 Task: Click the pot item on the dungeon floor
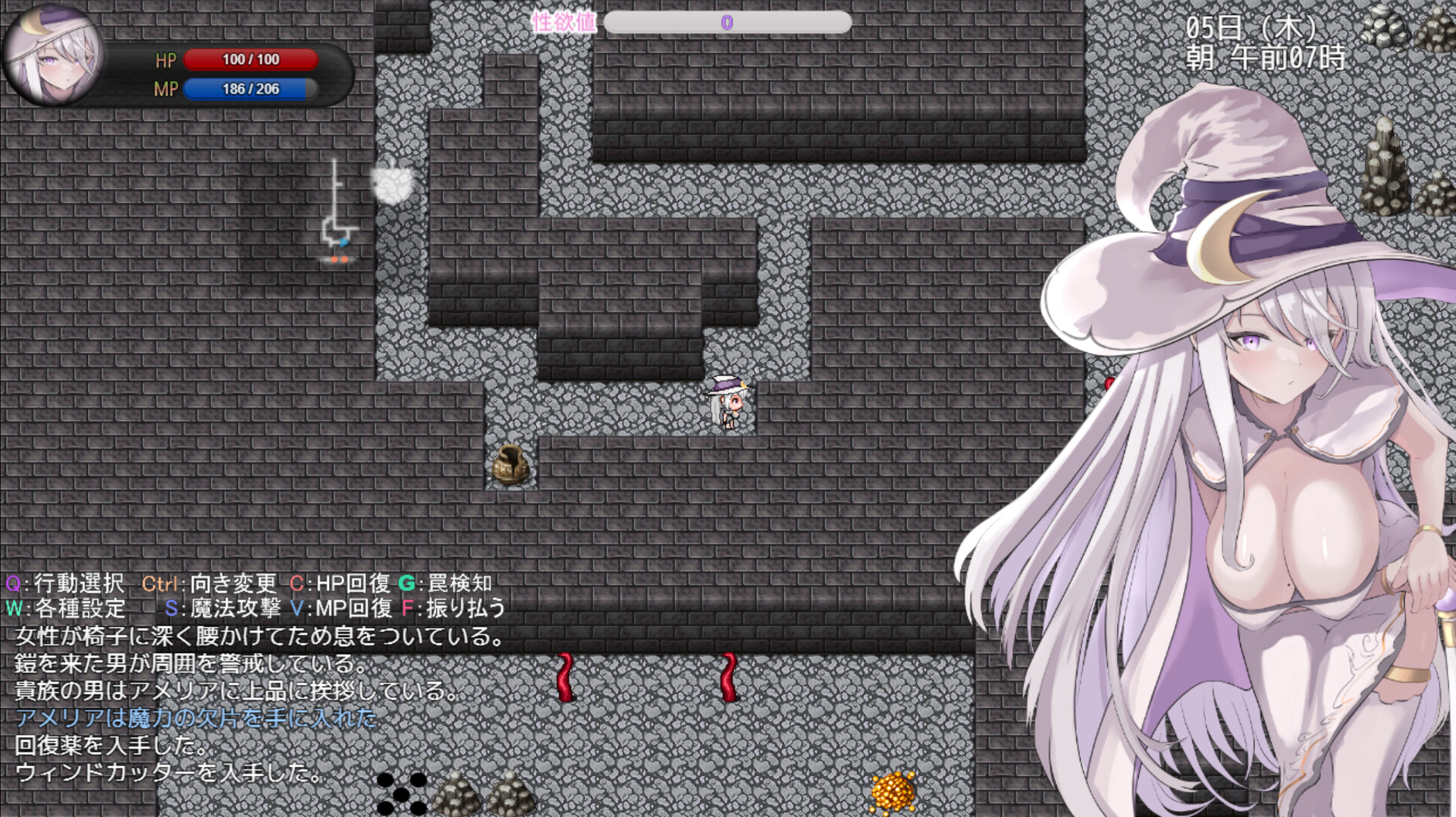510,464
